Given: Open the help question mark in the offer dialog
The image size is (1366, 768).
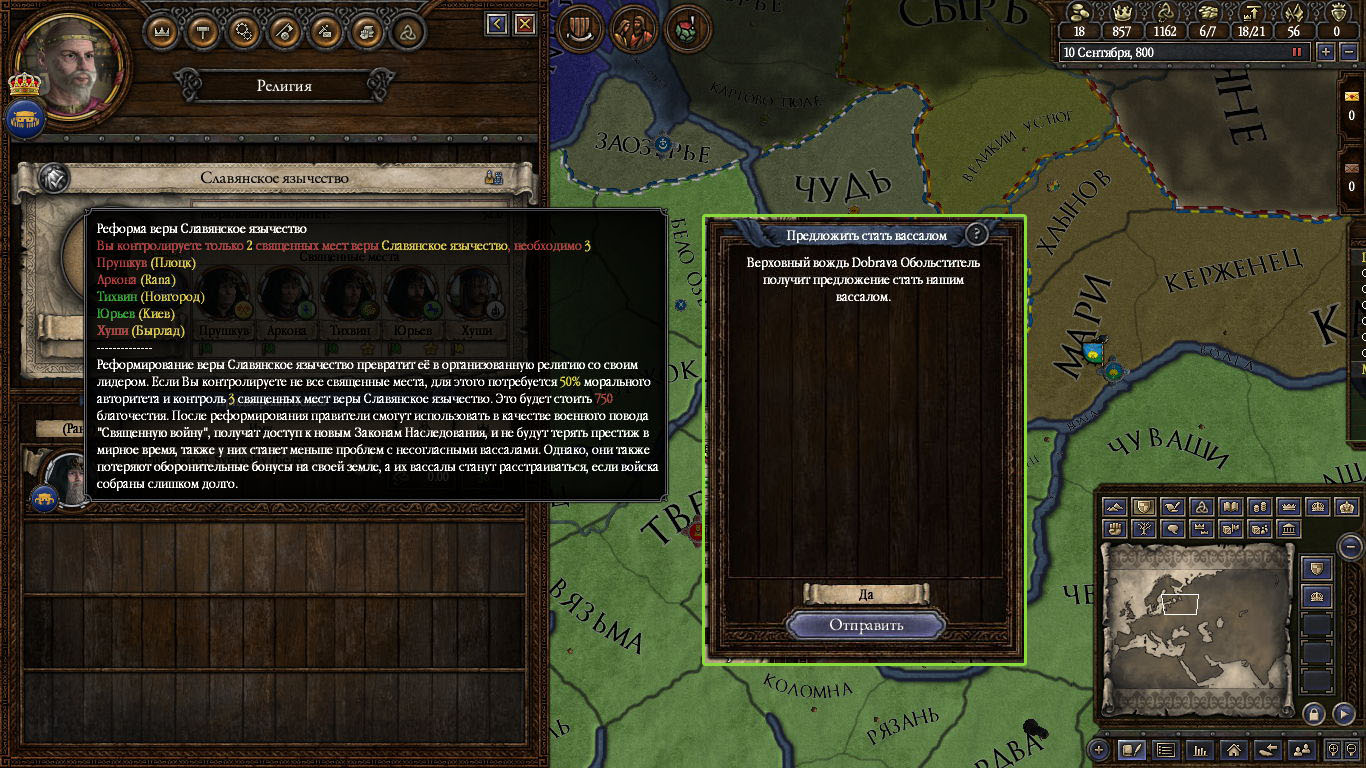Looking at the screenshot, I should [x=977, y=234].
